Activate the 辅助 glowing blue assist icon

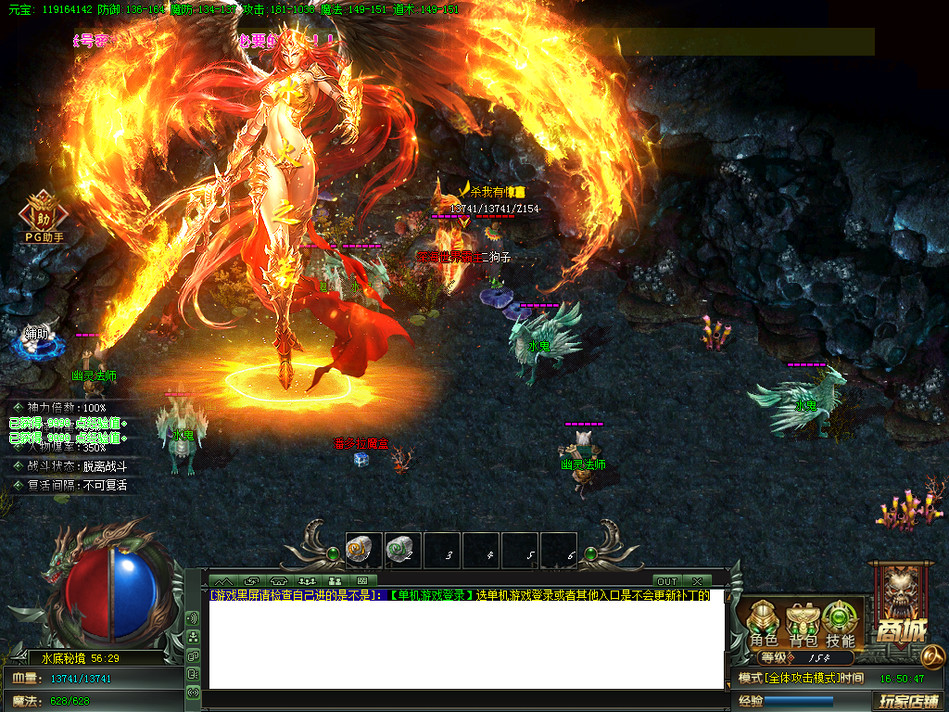tap(39, 341)
